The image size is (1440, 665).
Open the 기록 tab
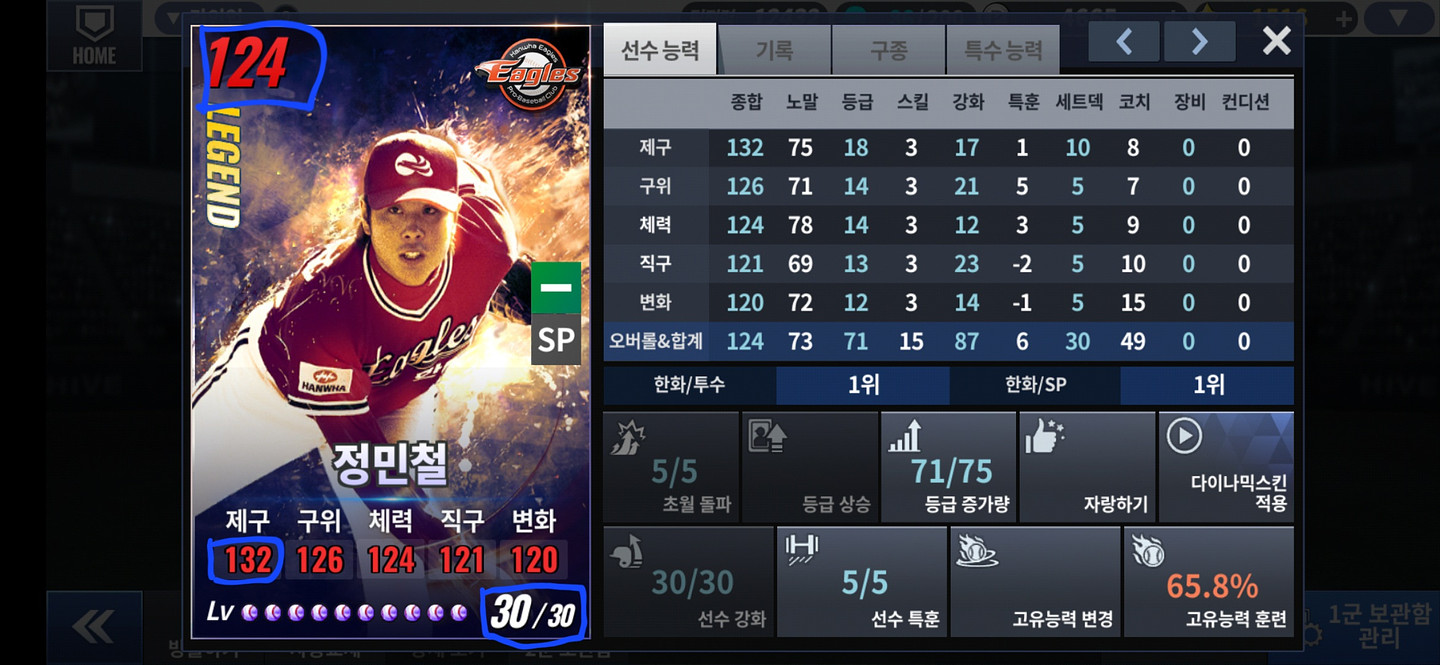[x=775, y=49]
